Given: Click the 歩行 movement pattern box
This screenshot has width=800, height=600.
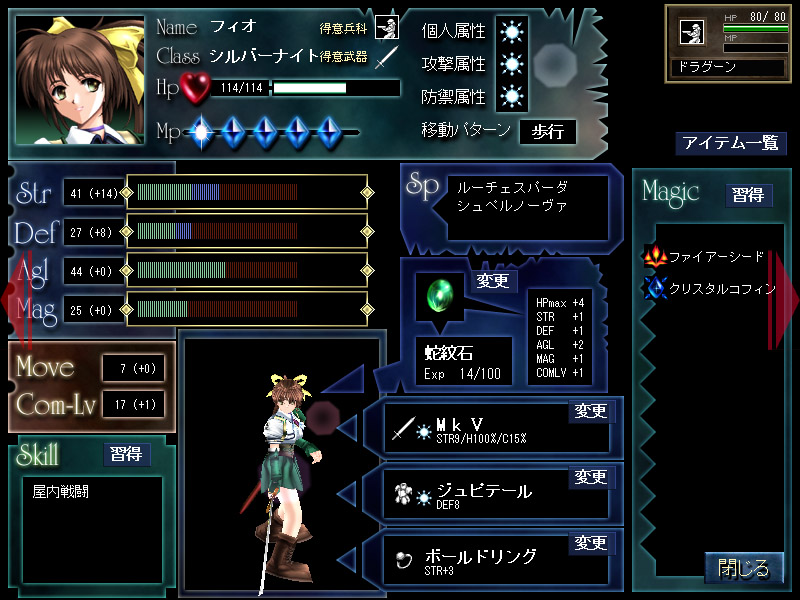Looking at the screenshot, I should pos(547,131).
